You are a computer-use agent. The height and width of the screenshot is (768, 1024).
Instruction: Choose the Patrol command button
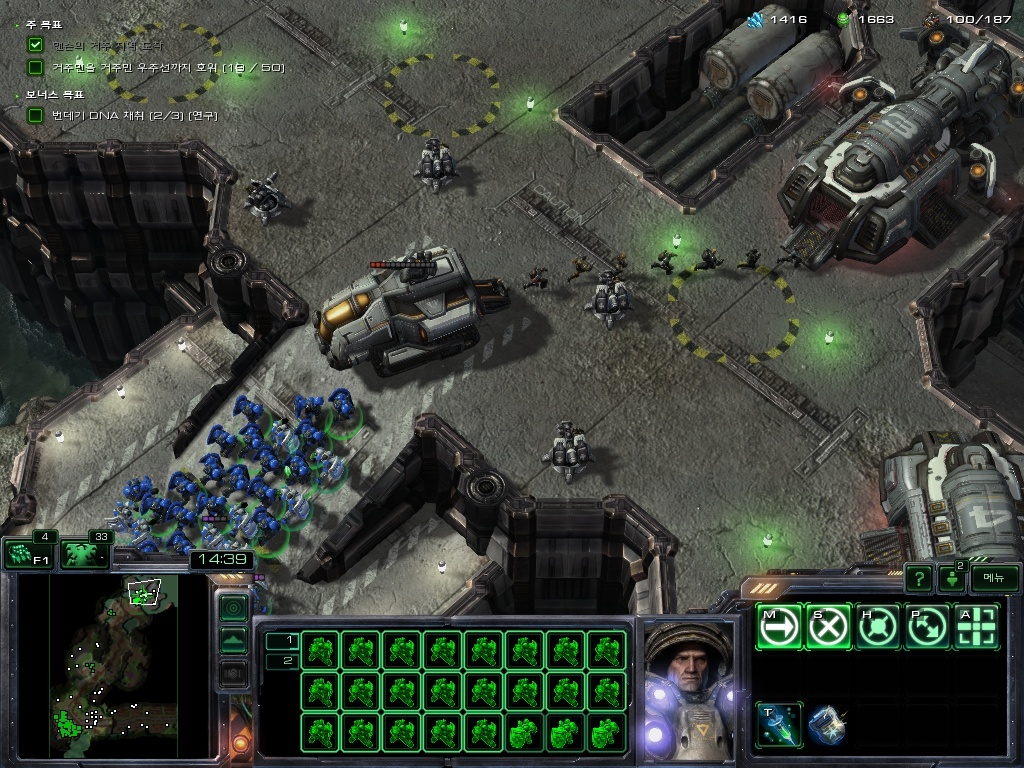pos(929,627)
